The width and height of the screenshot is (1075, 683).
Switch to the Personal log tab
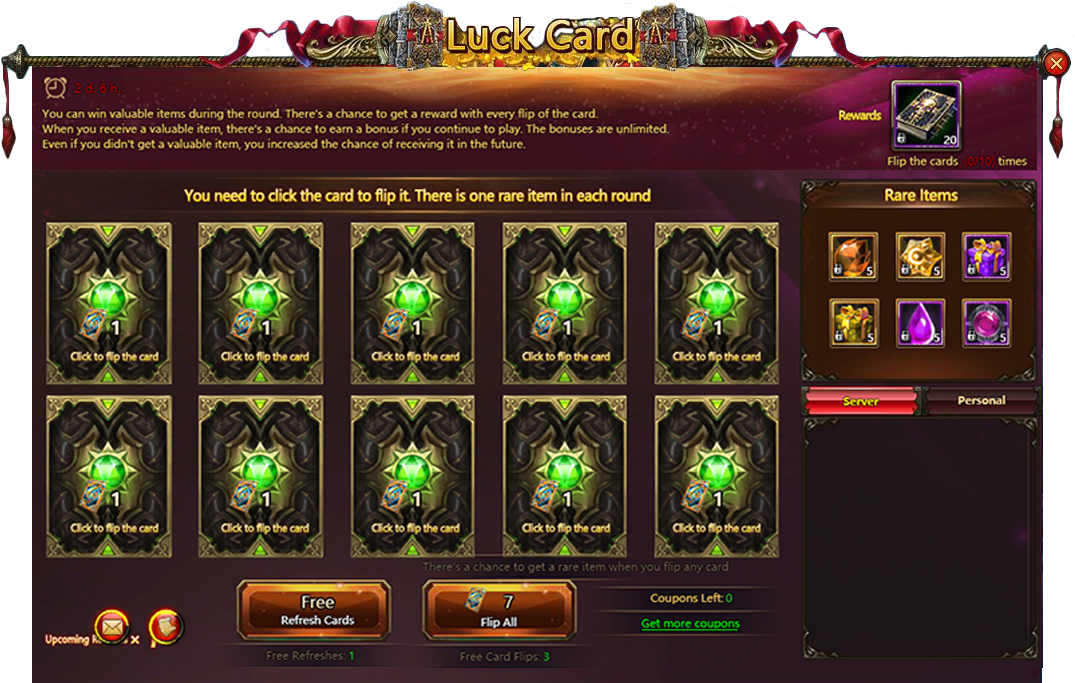(x=981, y=401)
